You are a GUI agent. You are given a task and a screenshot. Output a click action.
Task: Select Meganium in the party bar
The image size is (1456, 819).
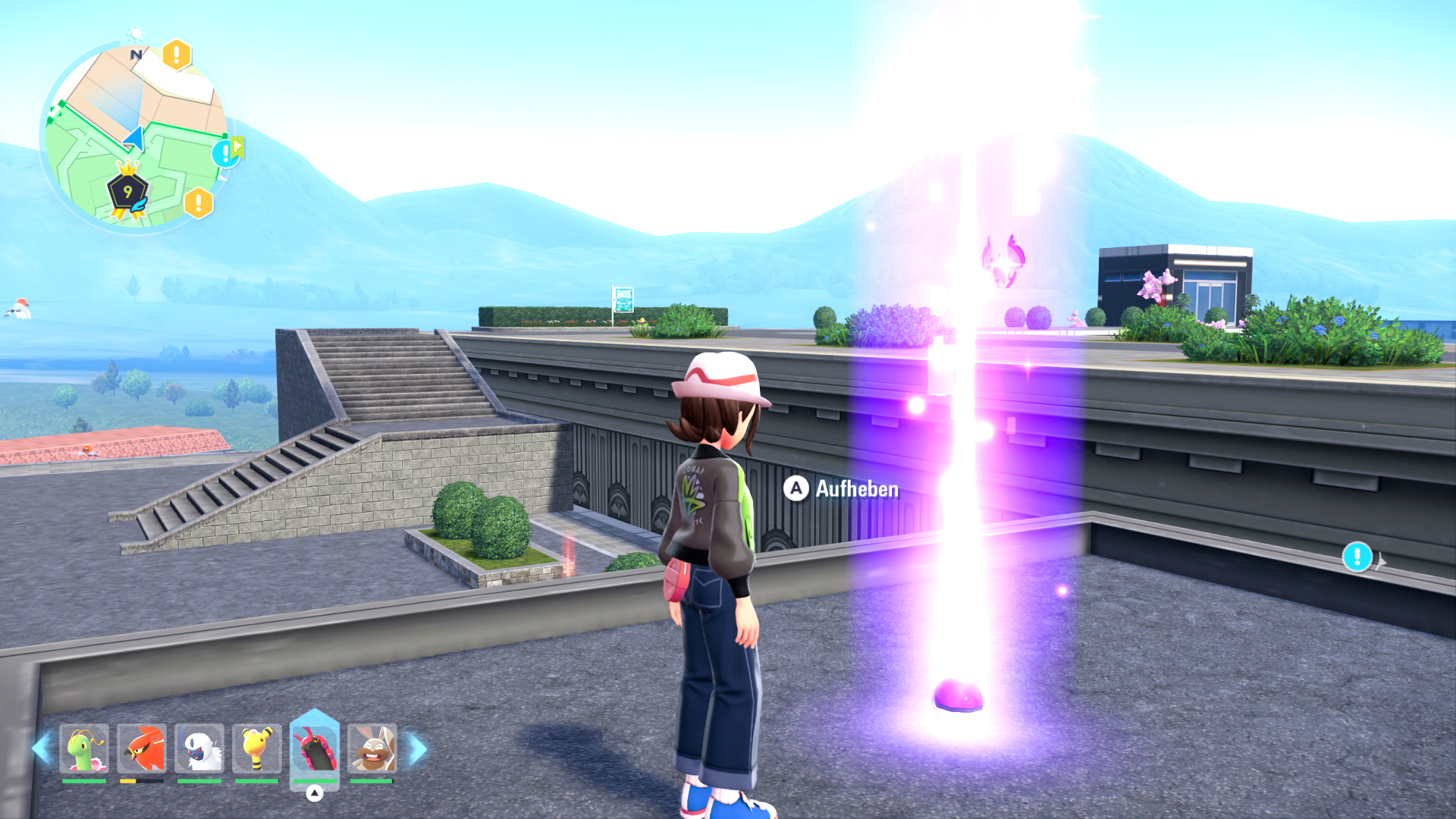click(84, 749)
